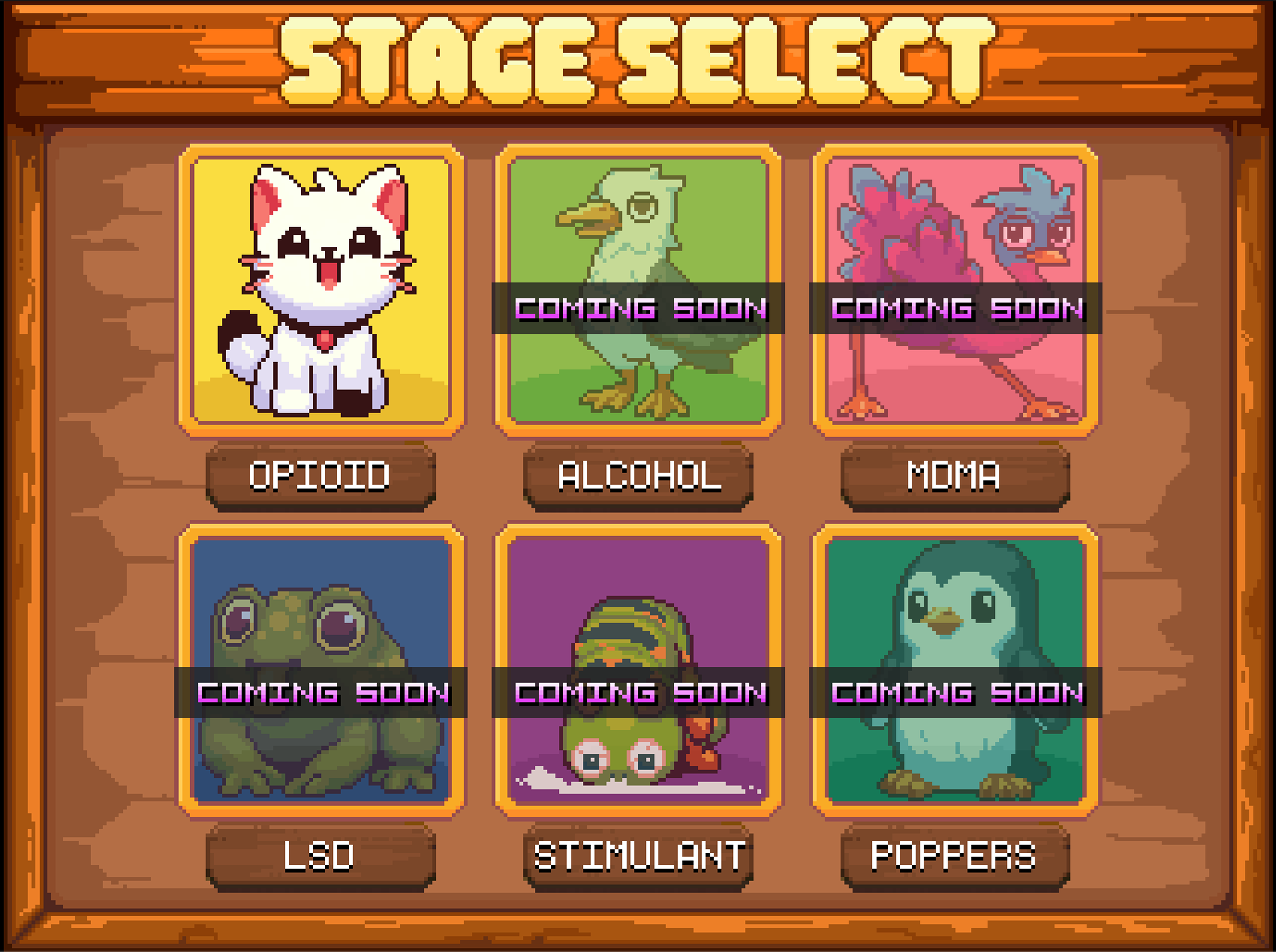
Task: Pick the STIMULANT label button
Action: [x=638, y=856]
